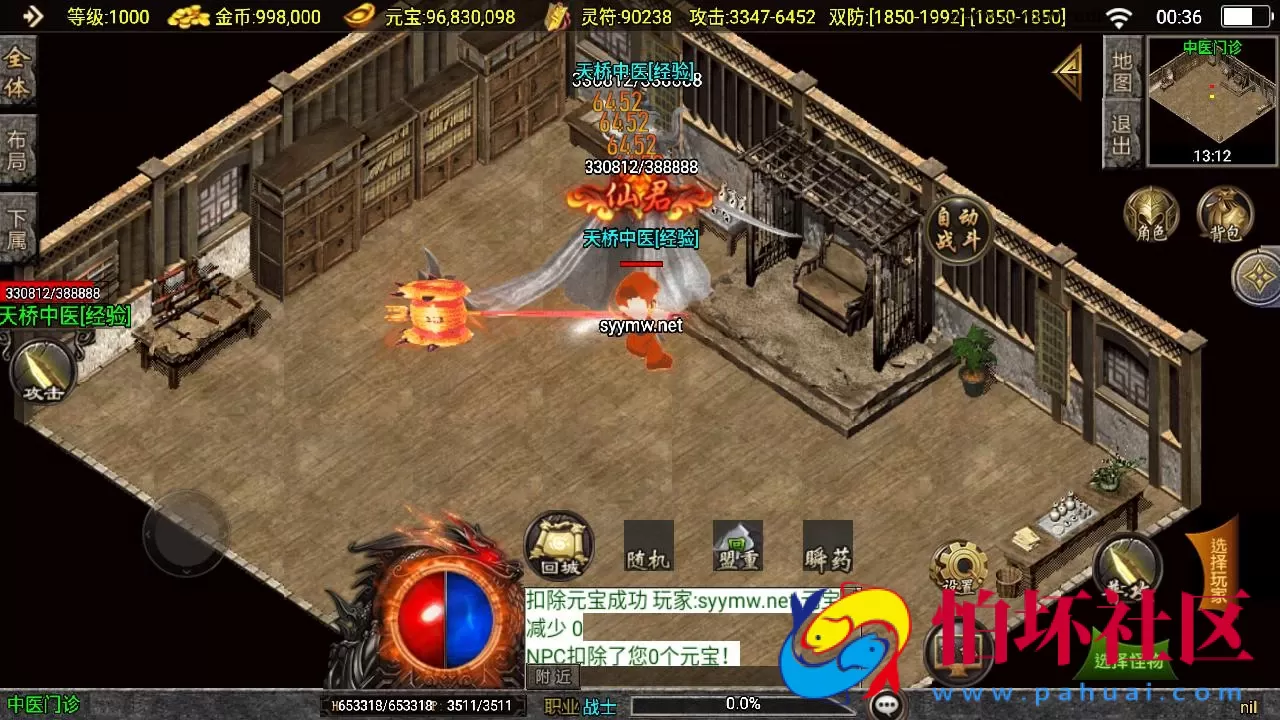Viewport: 1280px width, 720px height.
Task: Open the chat bubble icon near bottom
Action: (888, 703)
